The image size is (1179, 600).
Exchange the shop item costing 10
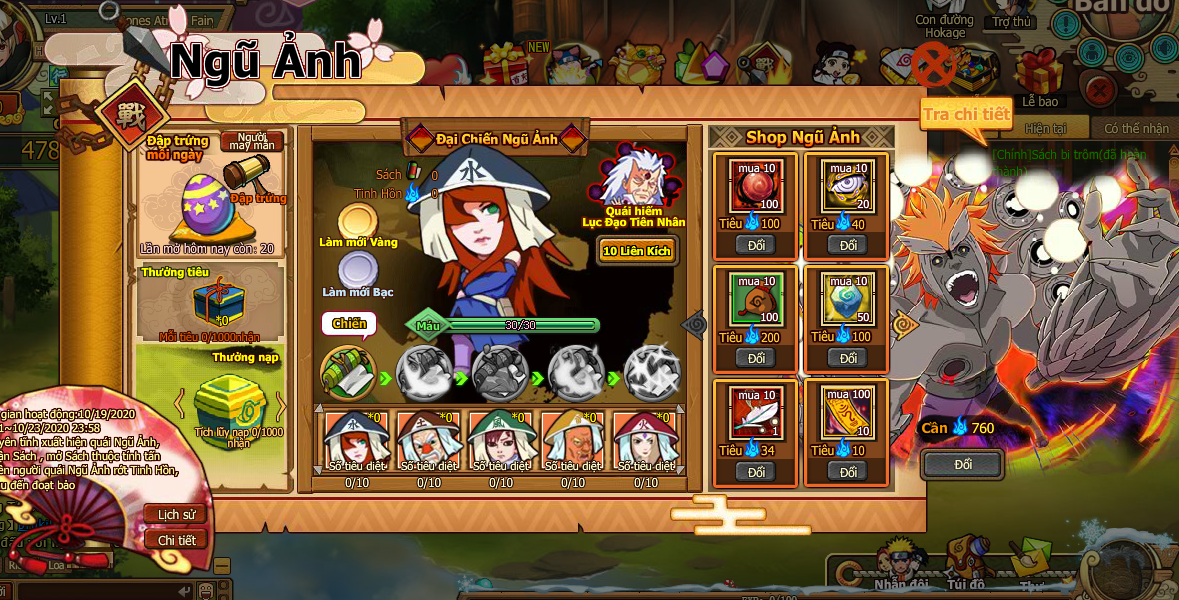pyautogui.click(x=847, y=471)
